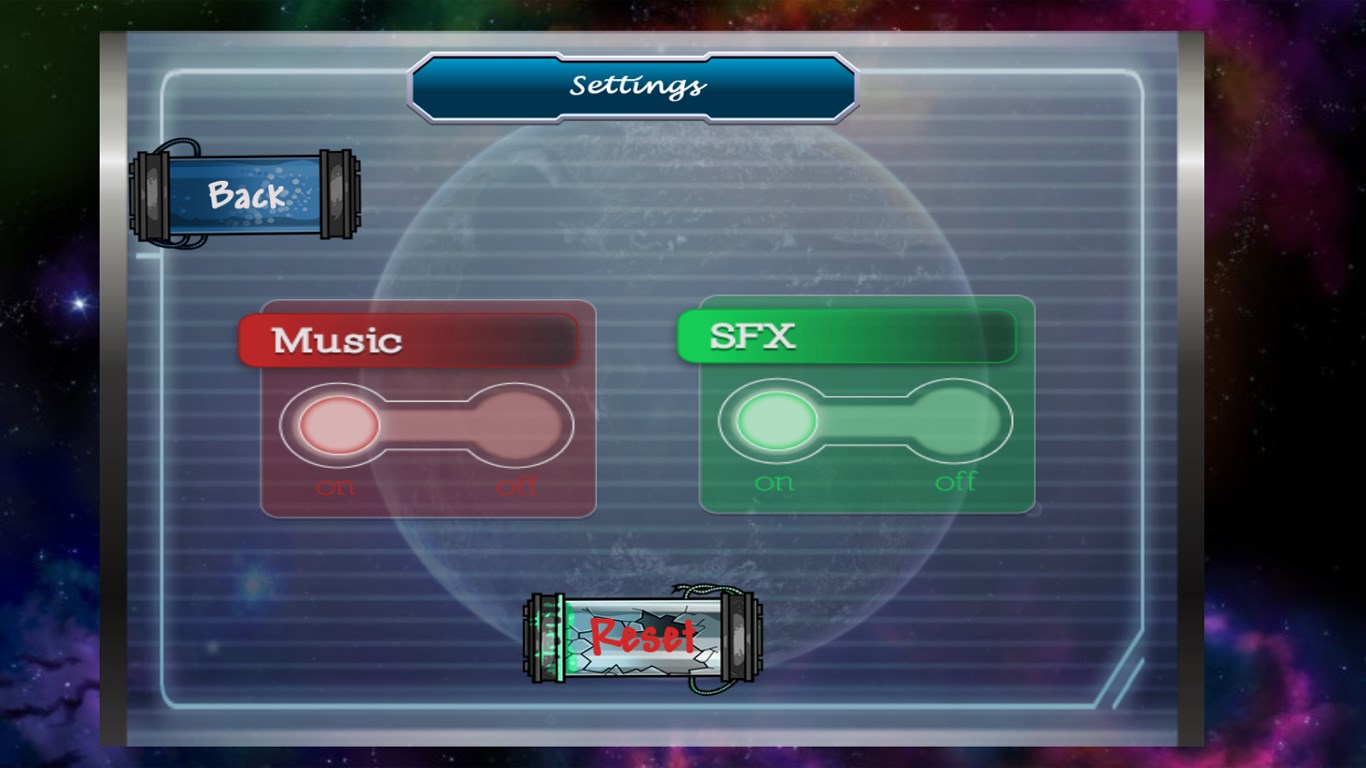The height and width of the screenshot is (768, 1366).
Task: Click the Reset button
Action: click(643, 637)
